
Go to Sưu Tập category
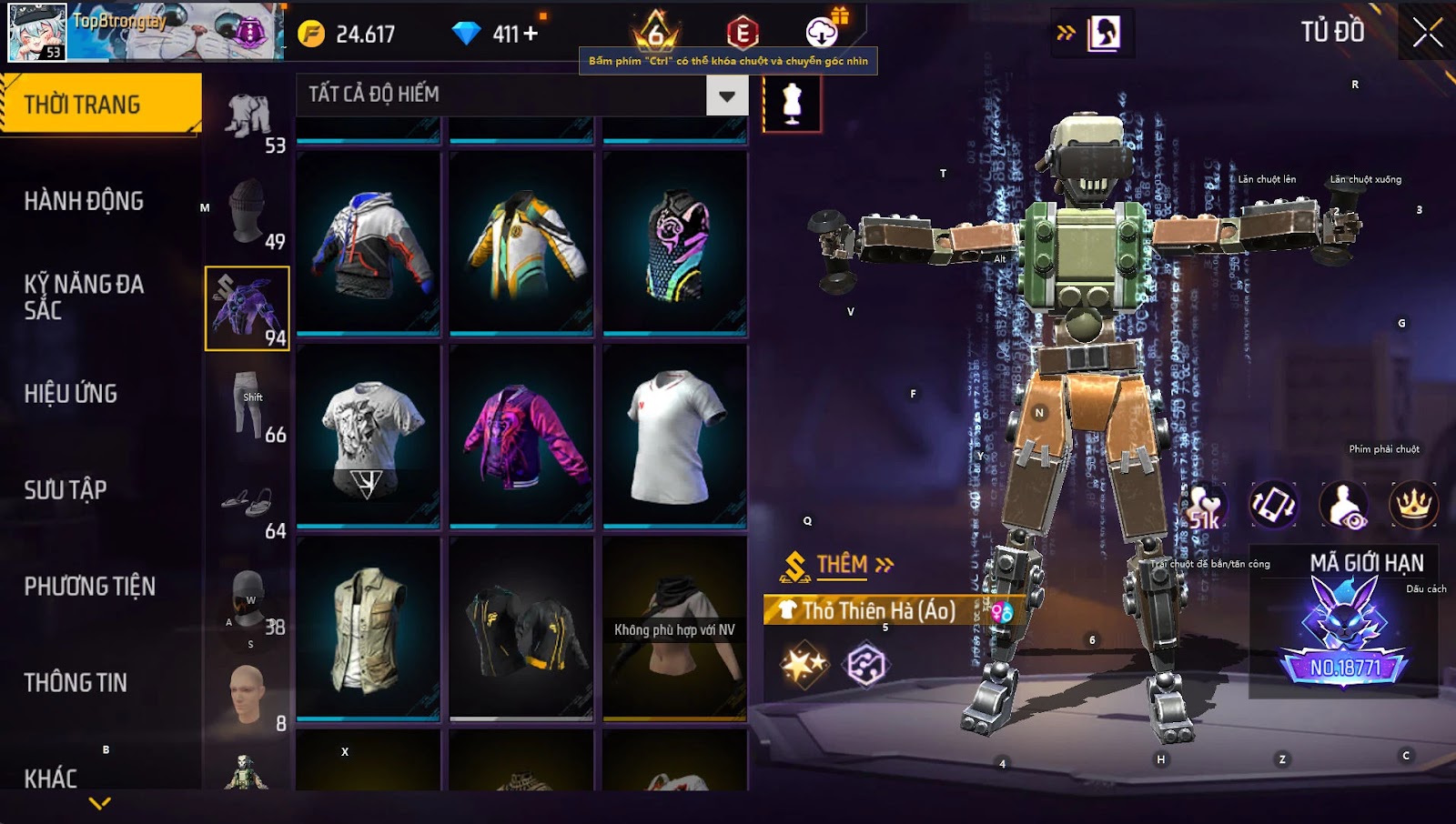(x=66, y=490)
